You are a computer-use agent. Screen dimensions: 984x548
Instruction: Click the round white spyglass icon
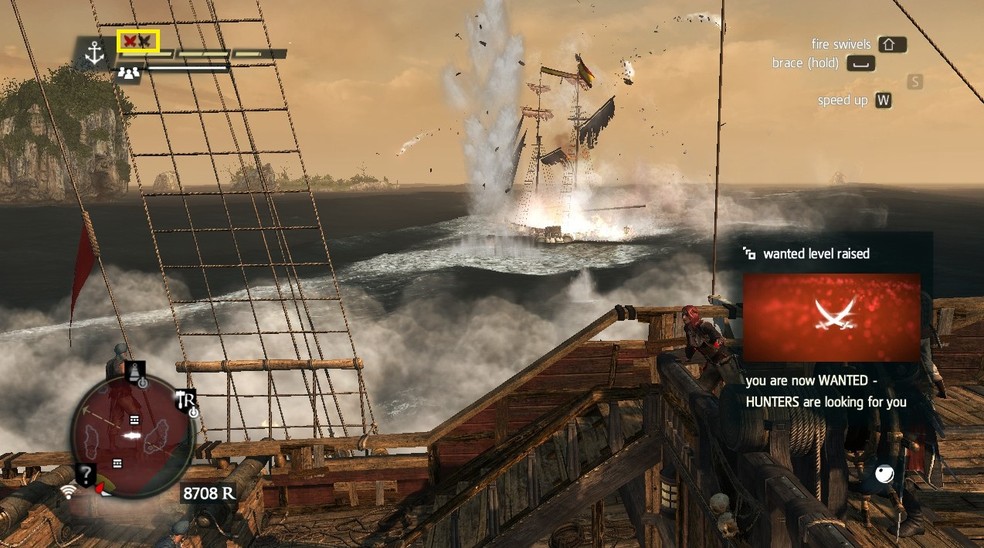click(885, 475)
